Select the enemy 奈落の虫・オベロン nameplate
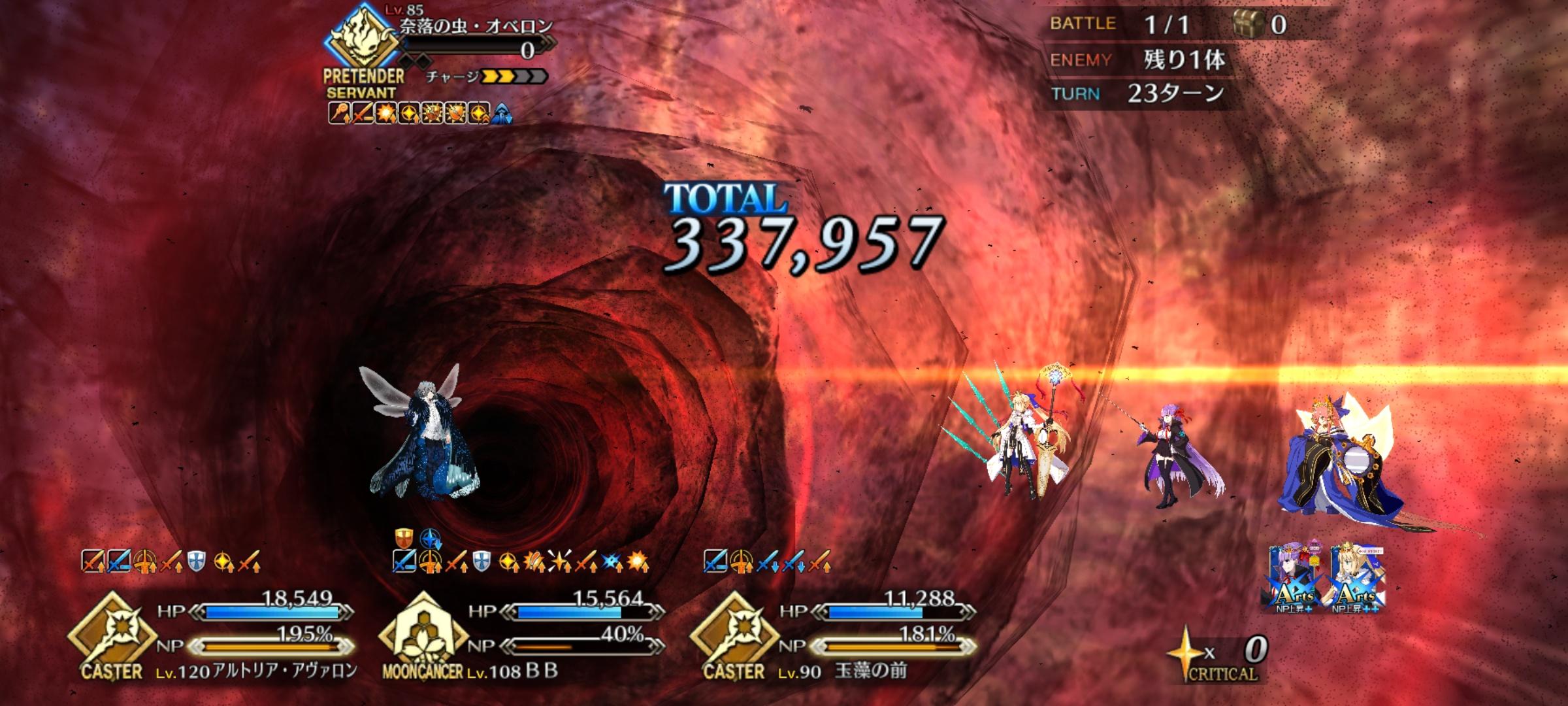 (x=476, y=27)
